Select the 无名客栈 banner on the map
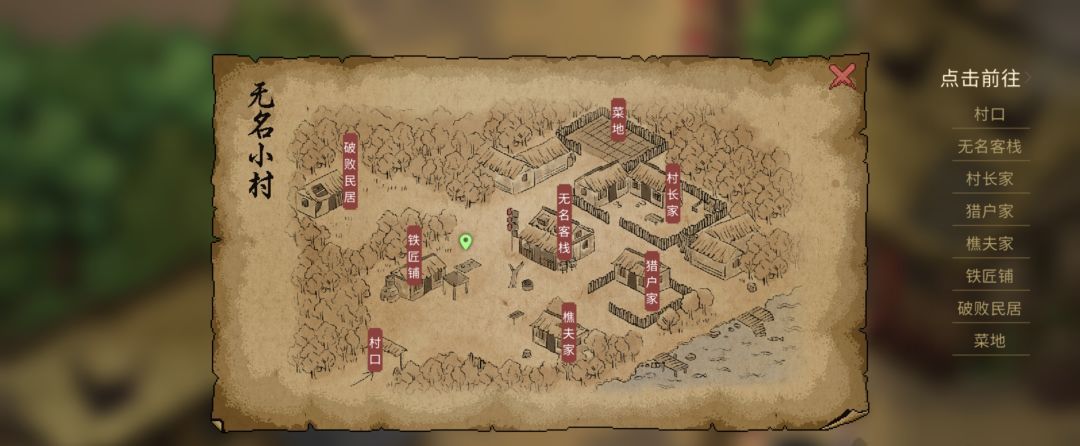The image size is (1080, 446). point(564,222)
